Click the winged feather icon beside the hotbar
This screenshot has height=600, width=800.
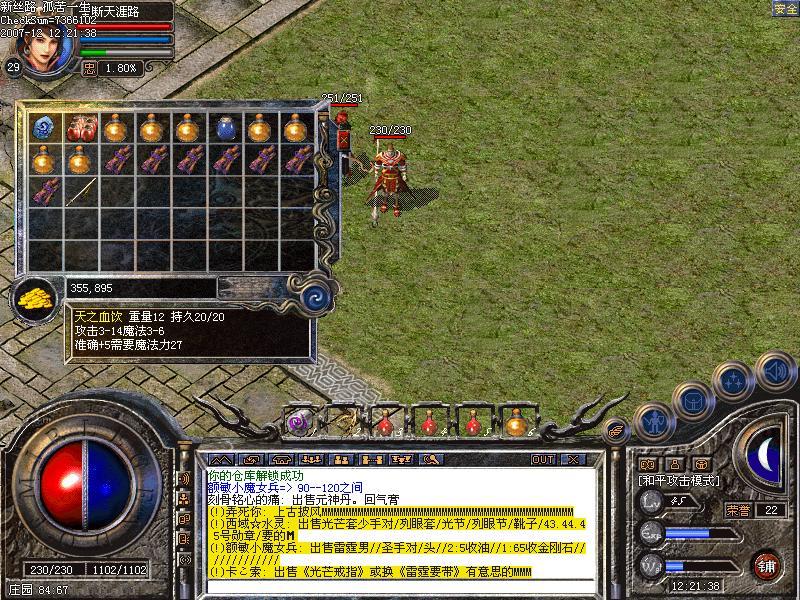click(x=617, y=431)
